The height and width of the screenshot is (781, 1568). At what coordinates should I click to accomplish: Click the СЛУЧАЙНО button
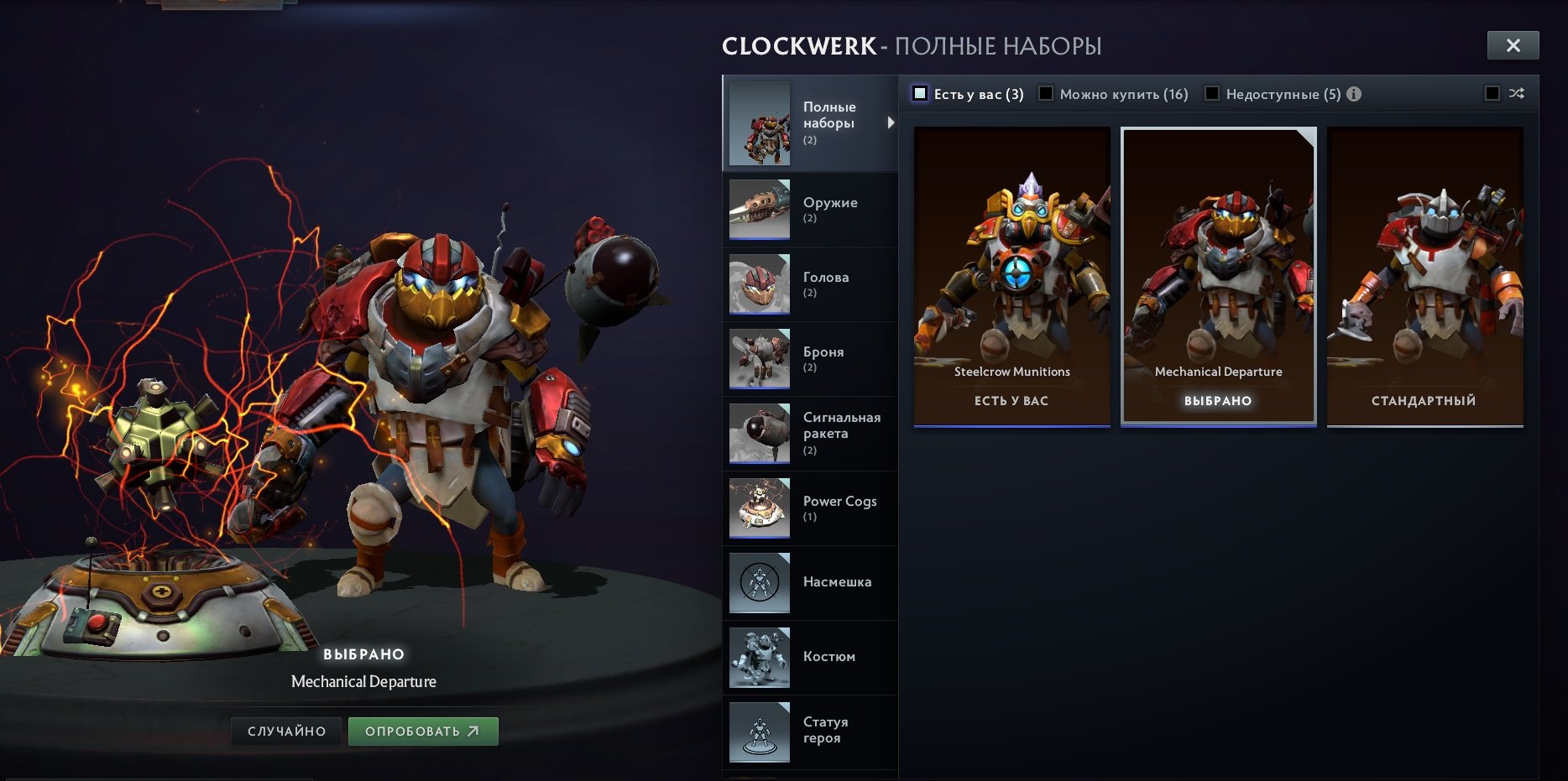285,730
